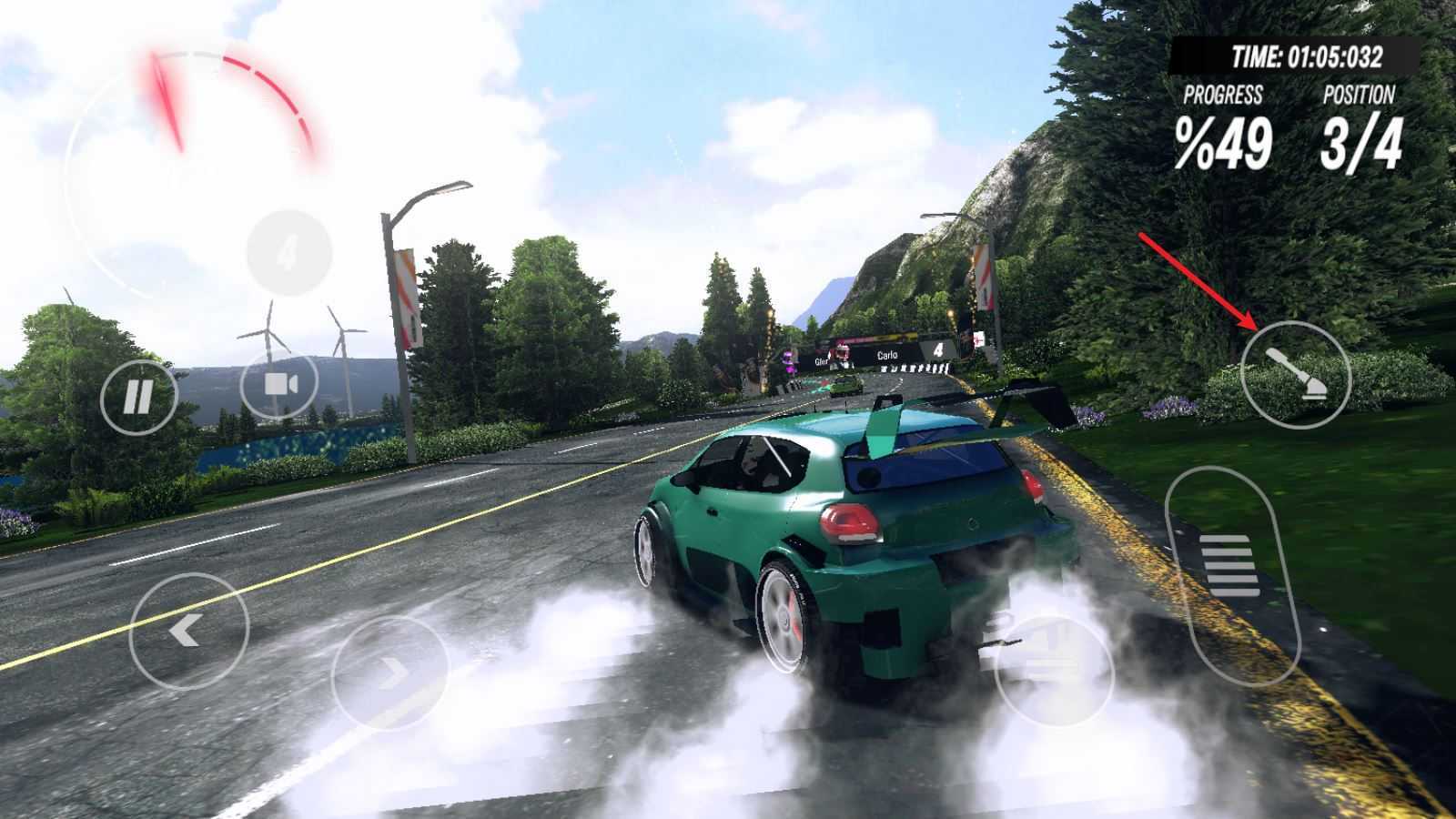Steer right with the right arrow

tap(390, 674)
